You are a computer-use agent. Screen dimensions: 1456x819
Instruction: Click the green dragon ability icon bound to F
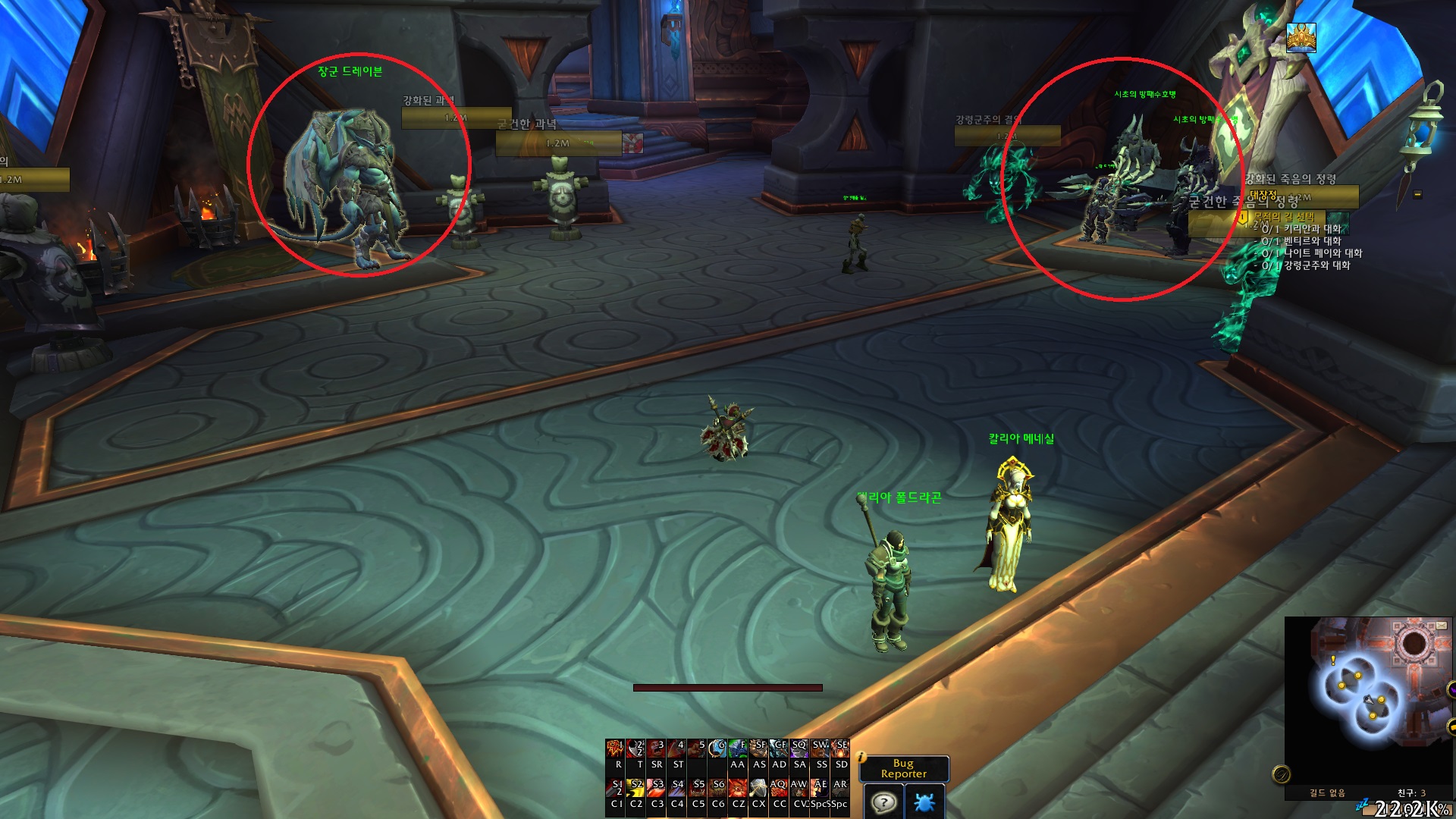(x=739, y=748)
